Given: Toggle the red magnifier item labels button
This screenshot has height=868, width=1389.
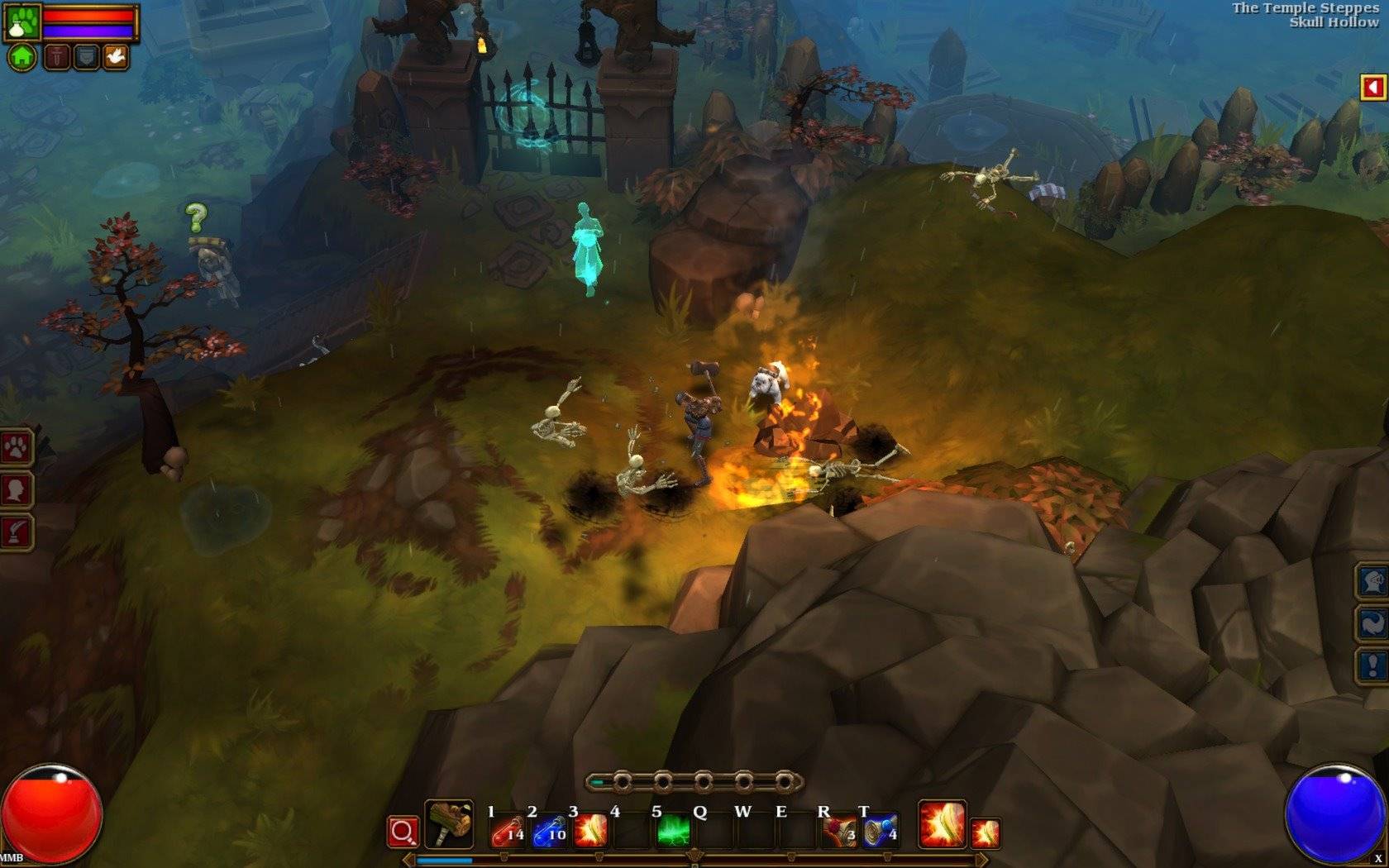Looking at the screenshot, I should click(x=403, y=832).
